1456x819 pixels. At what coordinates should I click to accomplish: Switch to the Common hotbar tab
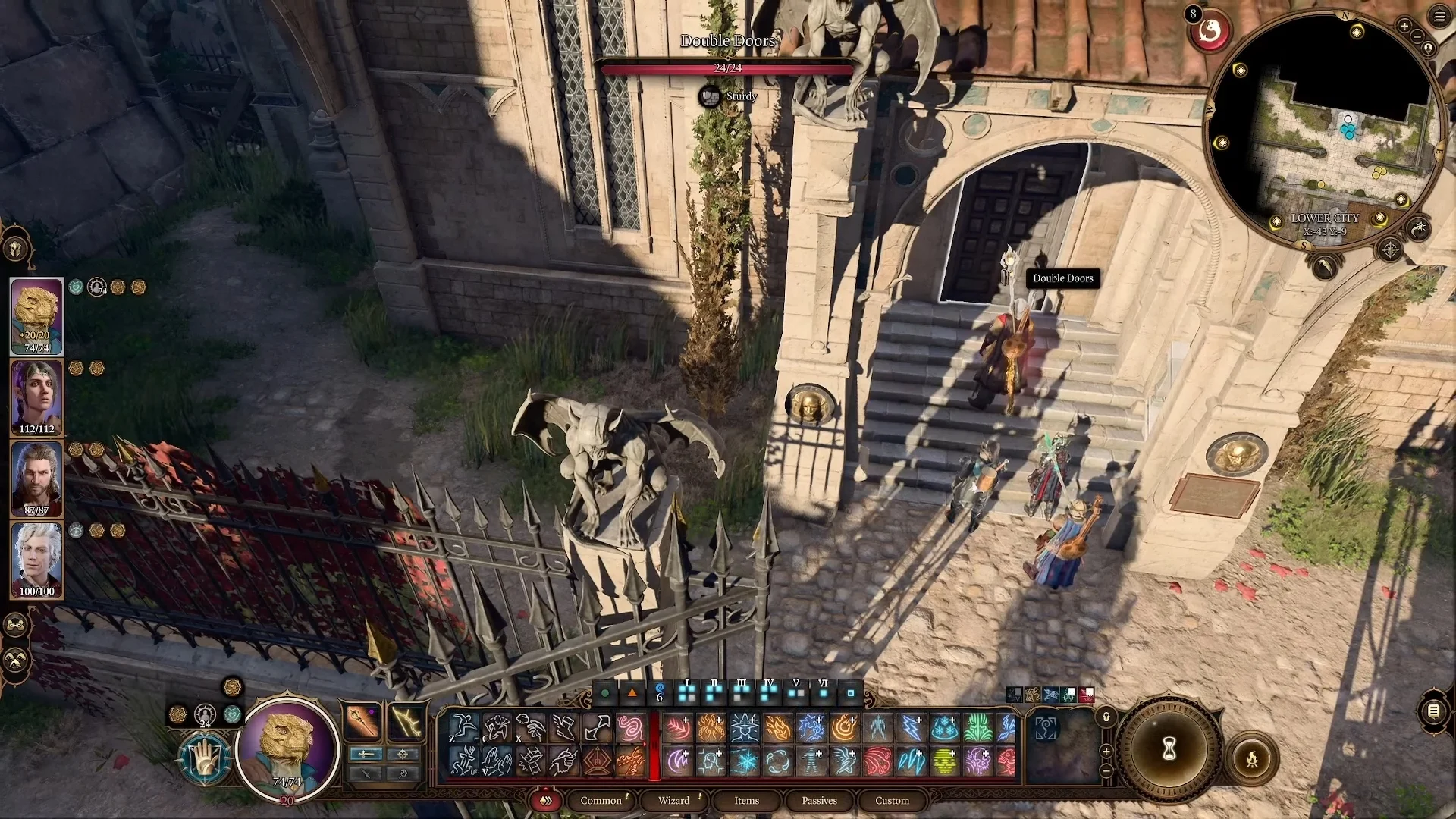pyautogui.click(x=601, y=801)
